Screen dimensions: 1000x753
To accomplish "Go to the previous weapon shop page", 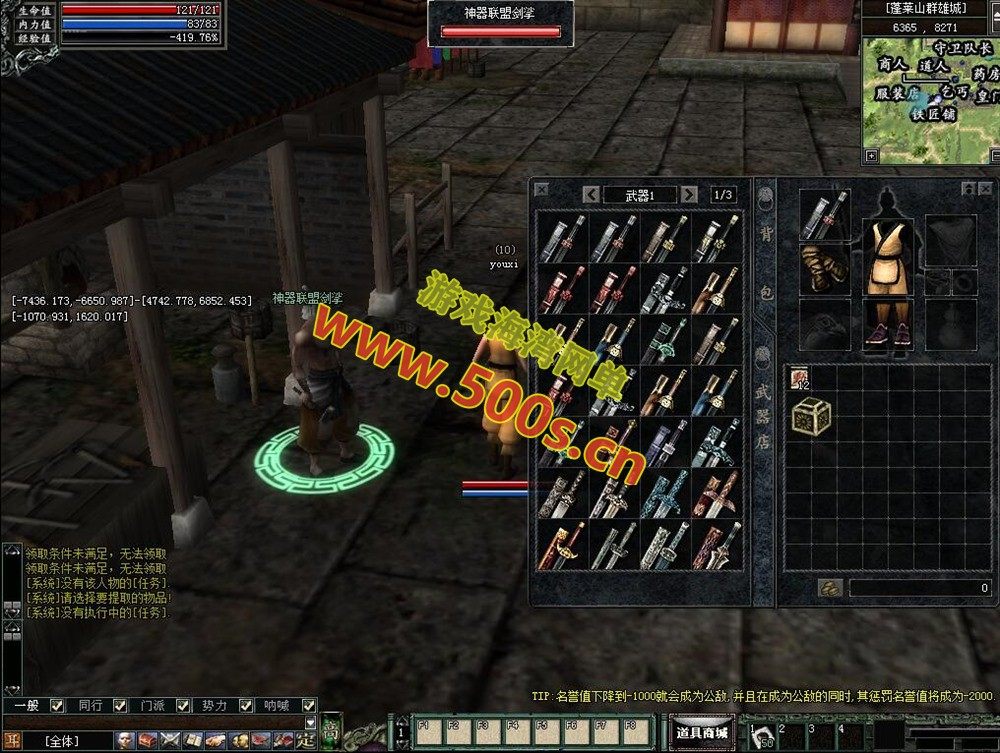I will point(591,194).
